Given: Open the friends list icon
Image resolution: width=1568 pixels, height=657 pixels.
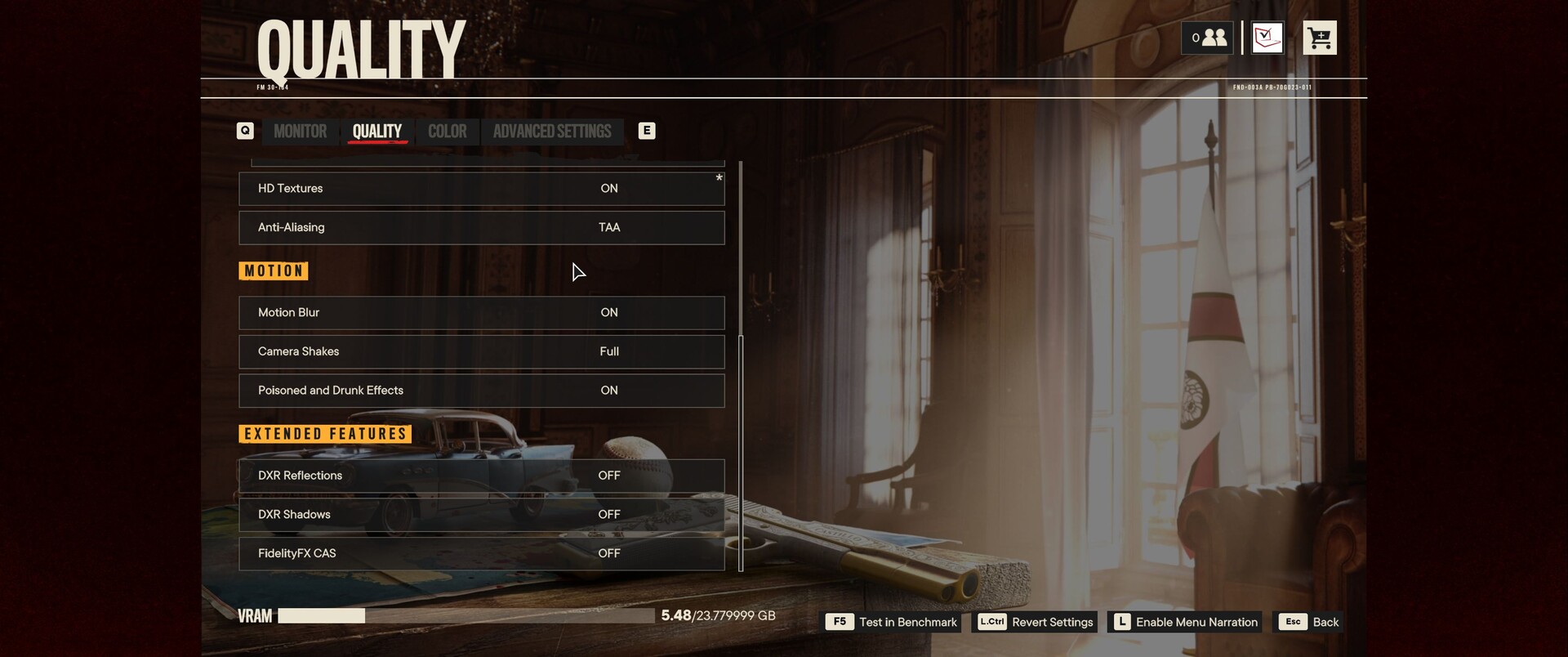Looking at the screenshot, I should pos(1208,38).
